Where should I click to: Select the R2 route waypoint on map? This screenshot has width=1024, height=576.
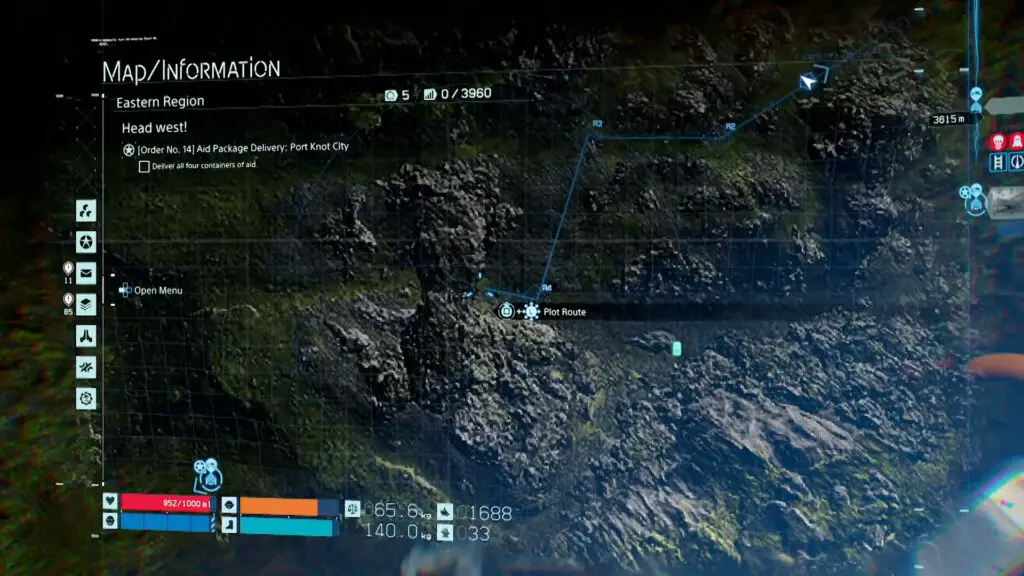[x=730, y=127]
